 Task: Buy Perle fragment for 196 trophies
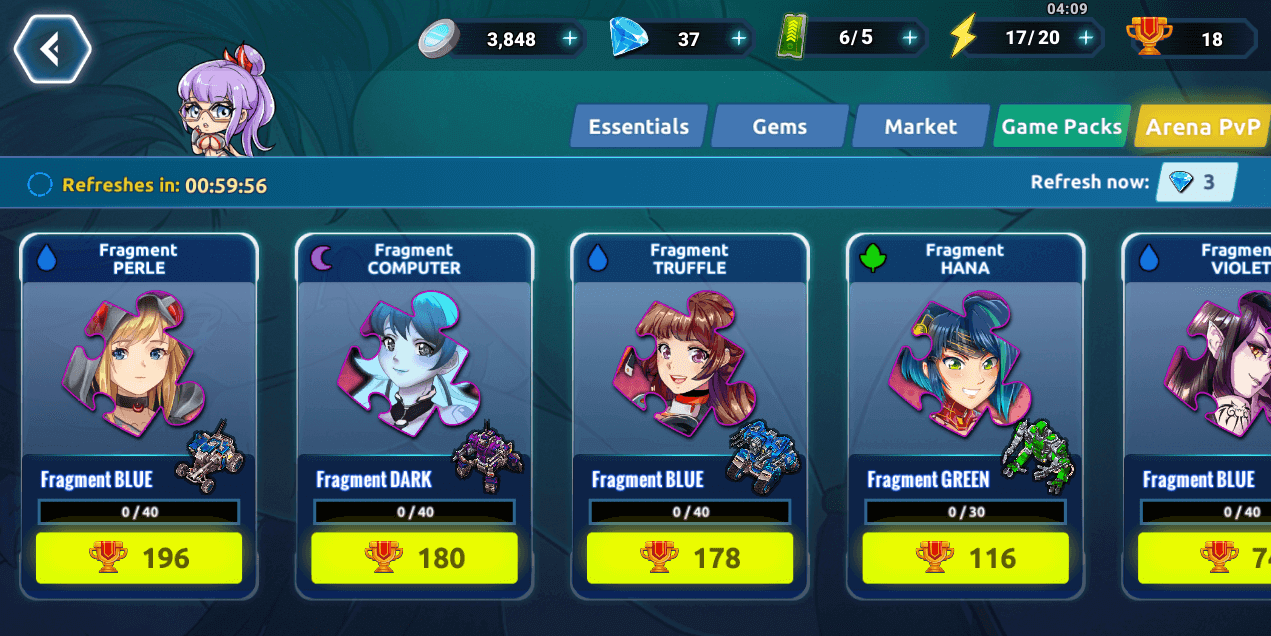139,558
